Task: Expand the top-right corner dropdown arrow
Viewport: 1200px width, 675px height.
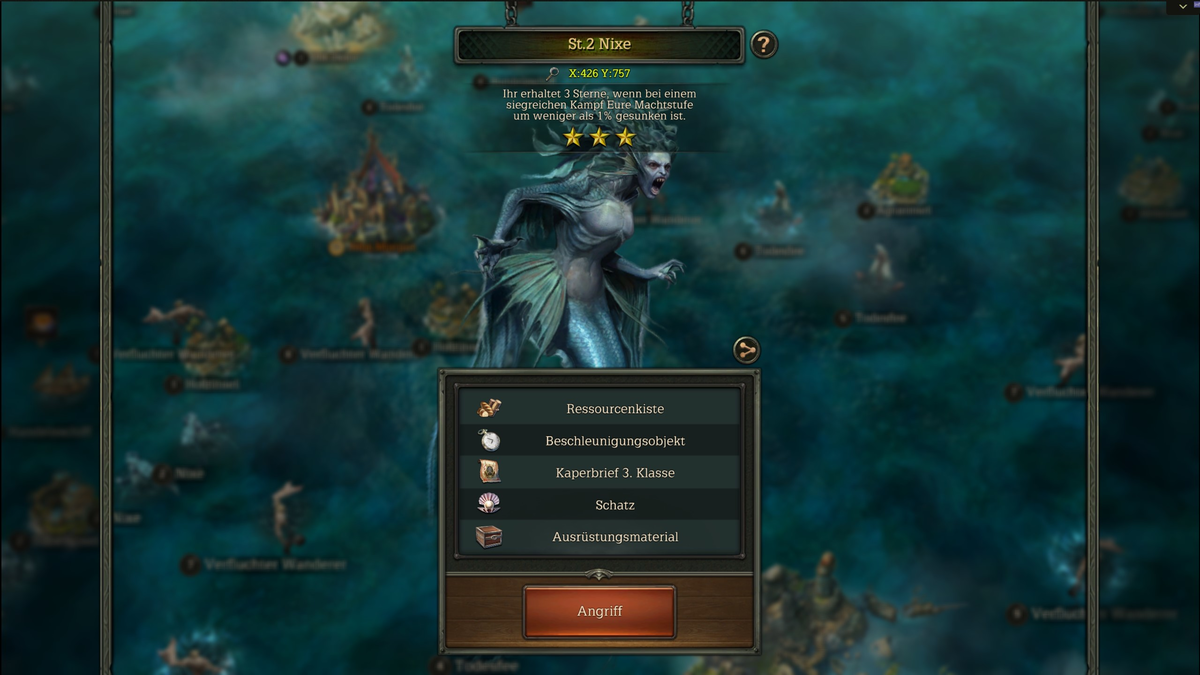Action: point(1183,6)
